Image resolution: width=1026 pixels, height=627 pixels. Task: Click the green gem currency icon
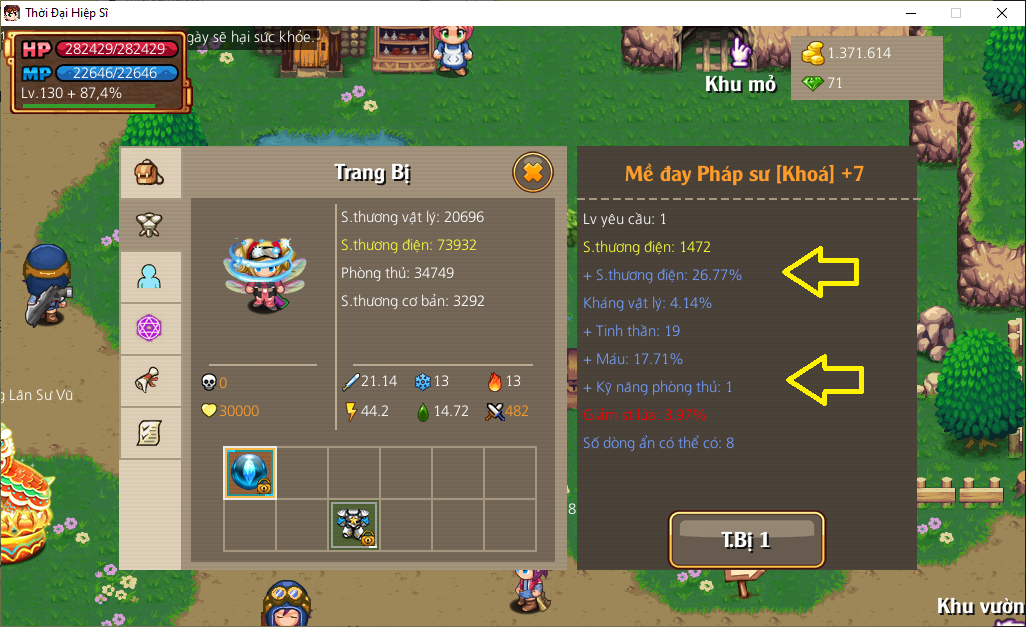813,84
